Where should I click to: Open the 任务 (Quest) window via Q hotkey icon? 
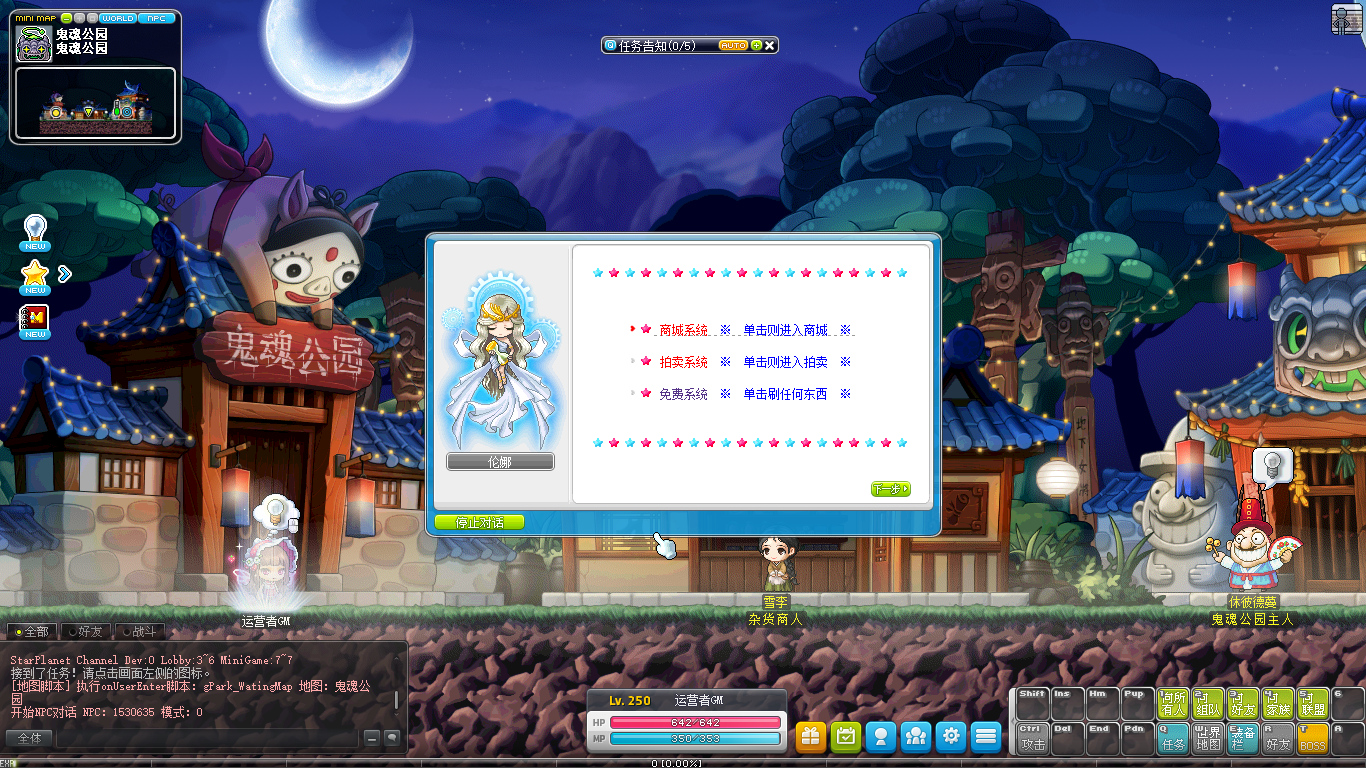point(1172,738)
